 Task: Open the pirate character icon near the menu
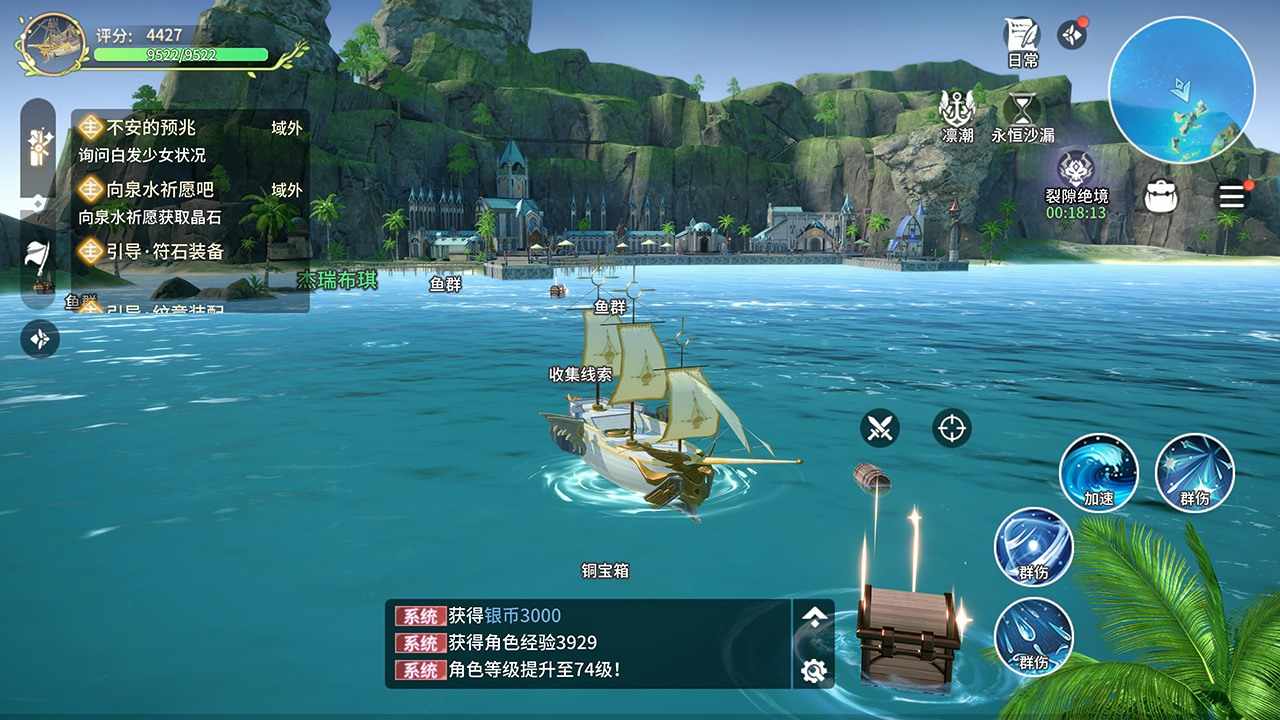pyautogui.click(x=1160, y=195)
